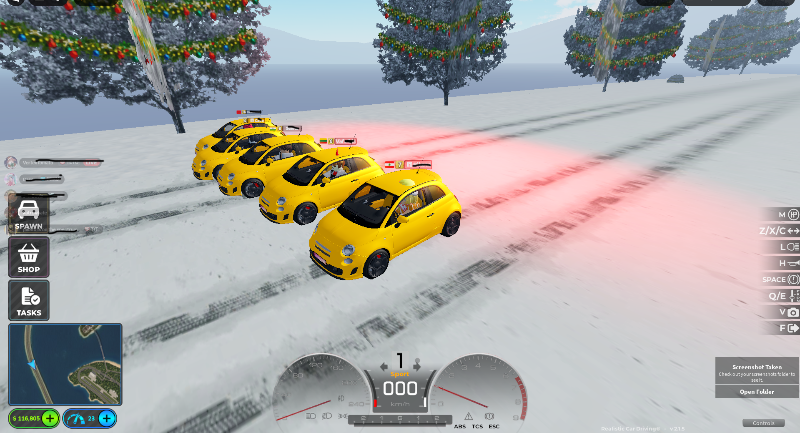Open the Spawn vehicle menu
The image size is (800, 433).
28,214
